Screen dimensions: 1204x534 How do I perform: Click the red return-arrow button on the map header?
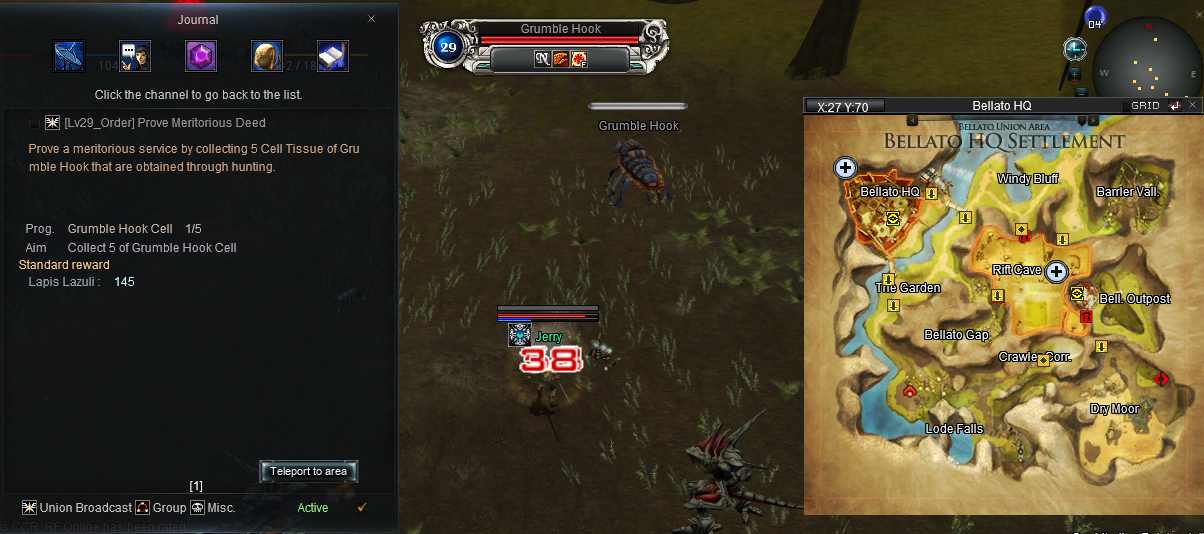coord(1174,105)
